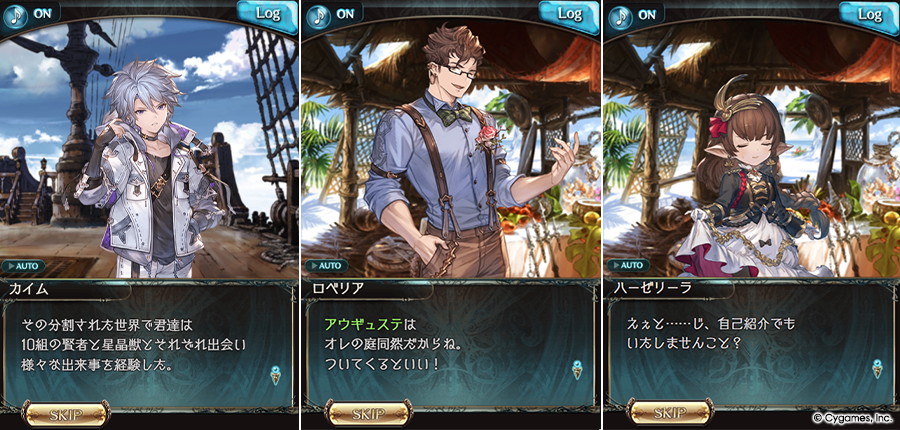The height and width of the screenshot is (430, 900).
Task: Open the Log in the ハーゼリーラ scene
Action: click(869, 15)
